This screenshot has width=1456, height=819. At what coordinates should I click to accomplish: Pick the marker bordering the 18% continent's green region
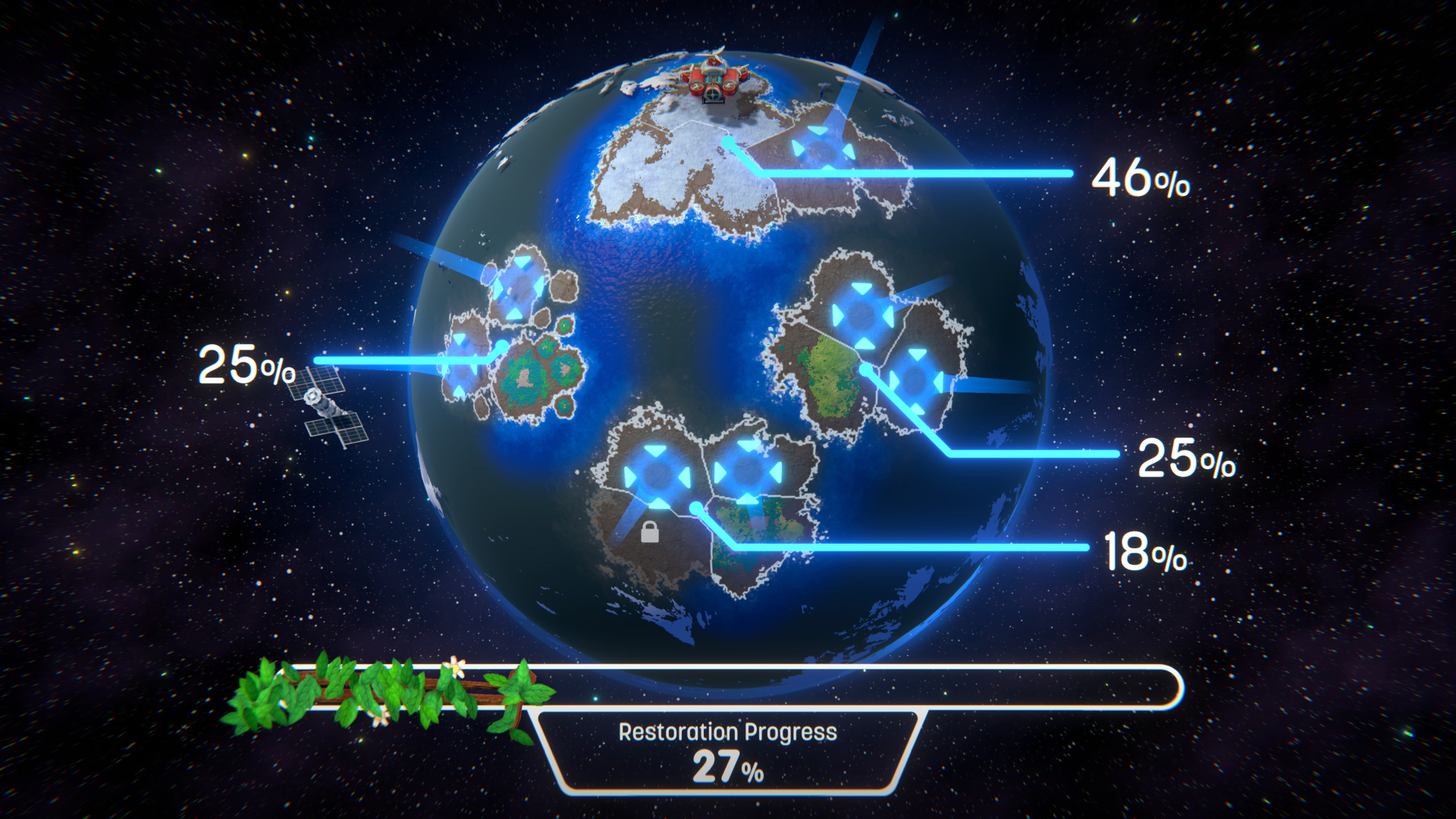(x=748, y=472)
